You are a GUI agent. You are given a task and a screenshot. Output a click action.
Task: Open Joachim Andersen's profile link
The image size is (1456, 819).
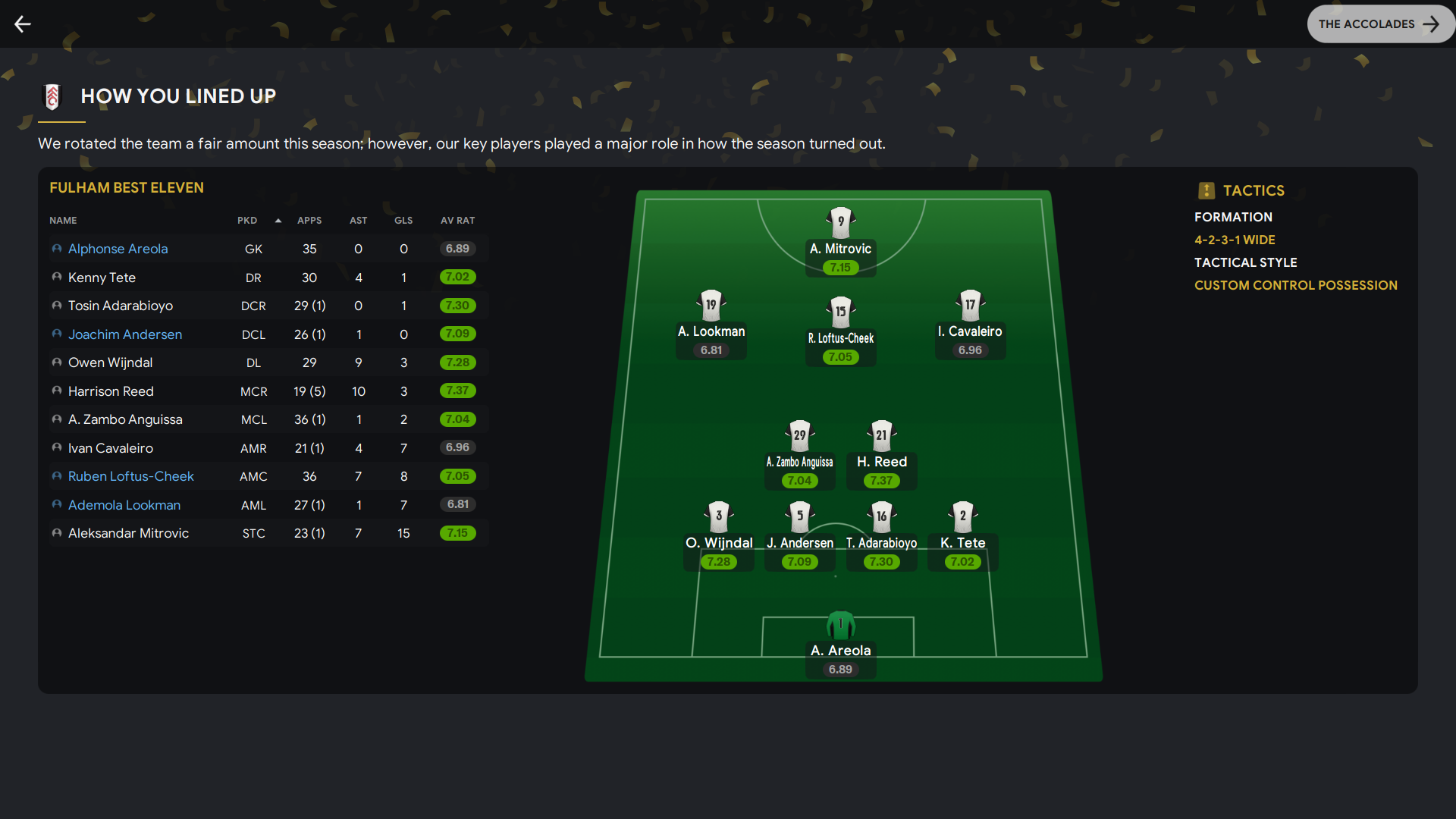point(124,334)
